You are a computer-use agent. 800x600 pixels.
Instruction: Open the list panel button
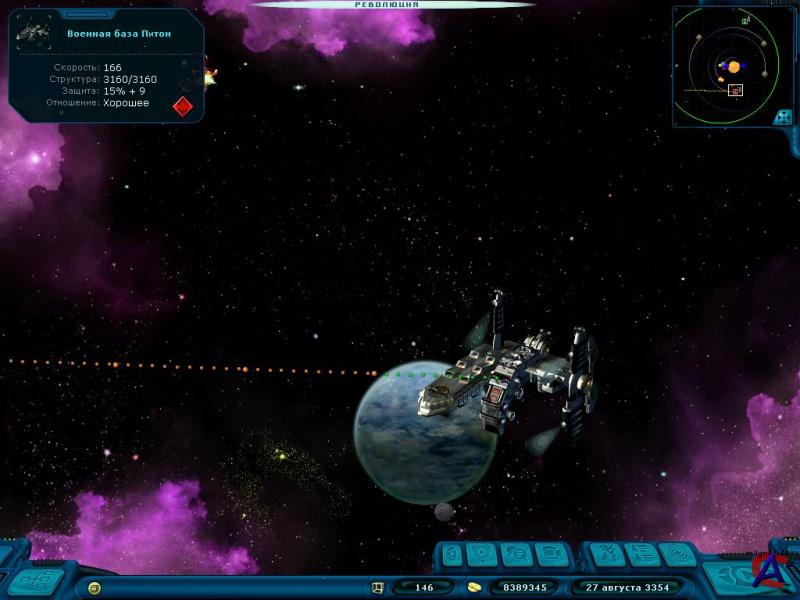click(643, 554)
